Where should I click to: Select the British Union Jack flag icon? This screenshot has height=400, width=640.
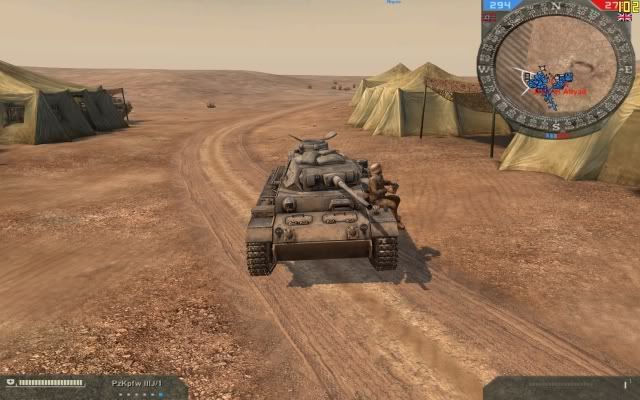[x=624, y=17]
